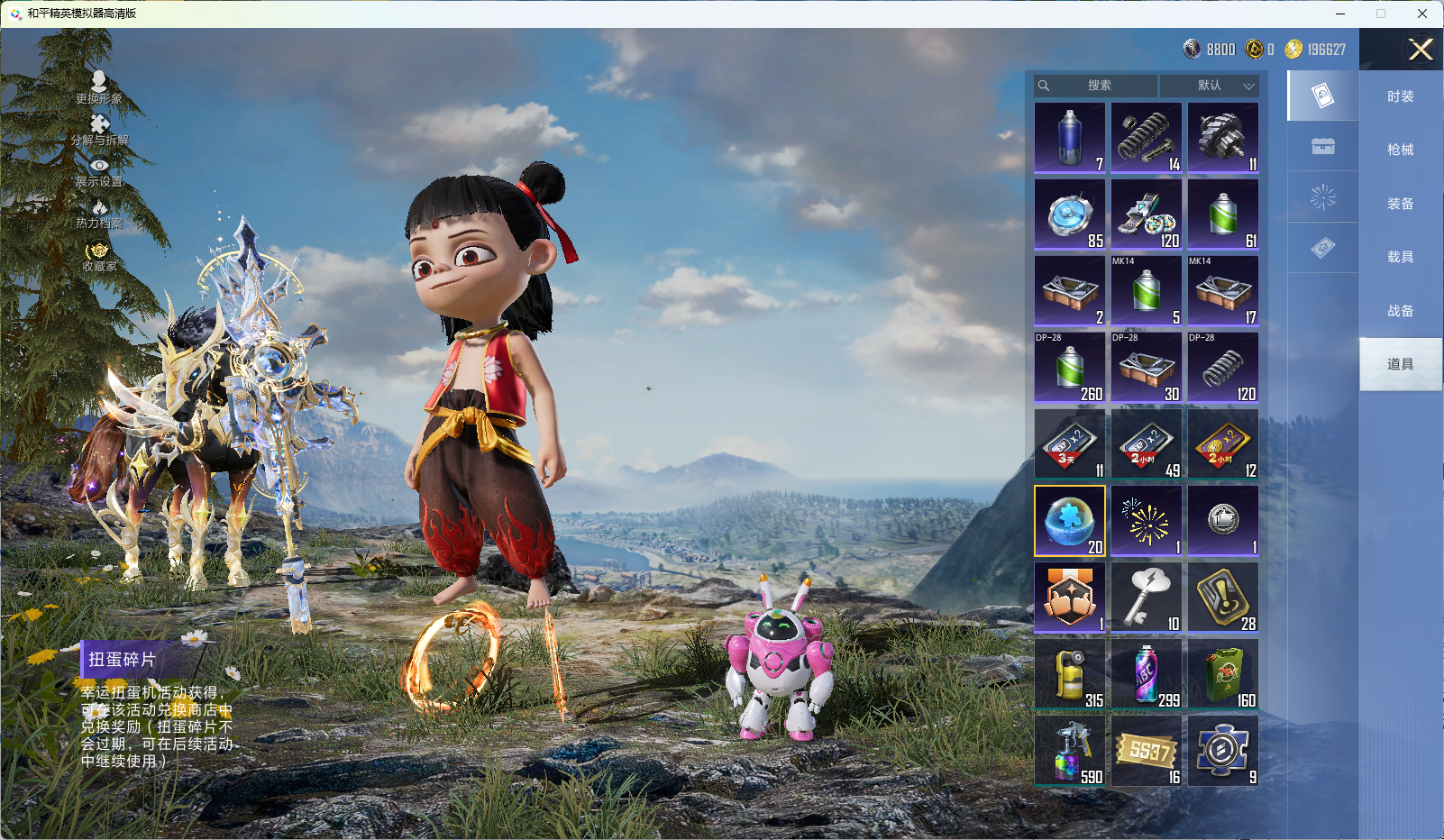Select the firework item slot

pos(1147,521)
